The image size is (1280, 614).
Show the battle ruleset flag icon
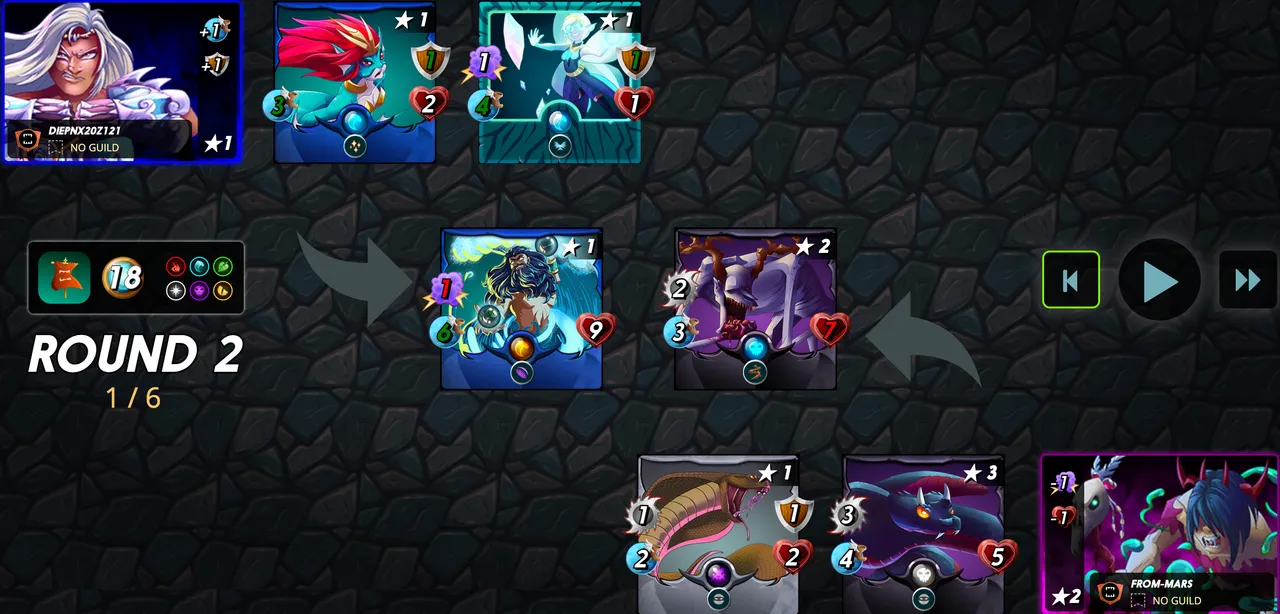pyautogui.click(x=64, y=277)
